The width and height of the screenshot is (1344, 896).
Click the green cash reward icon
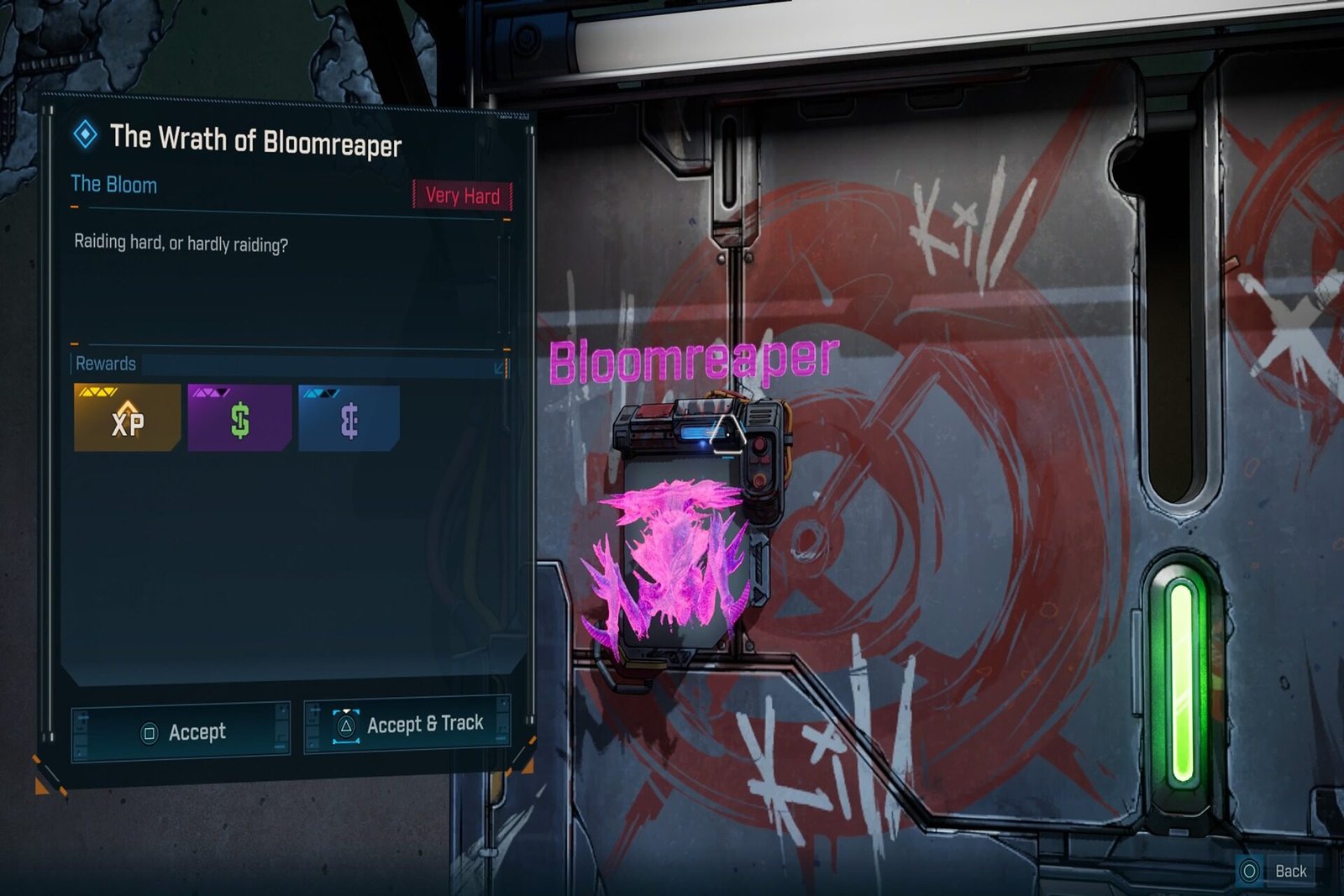point(239,420)
